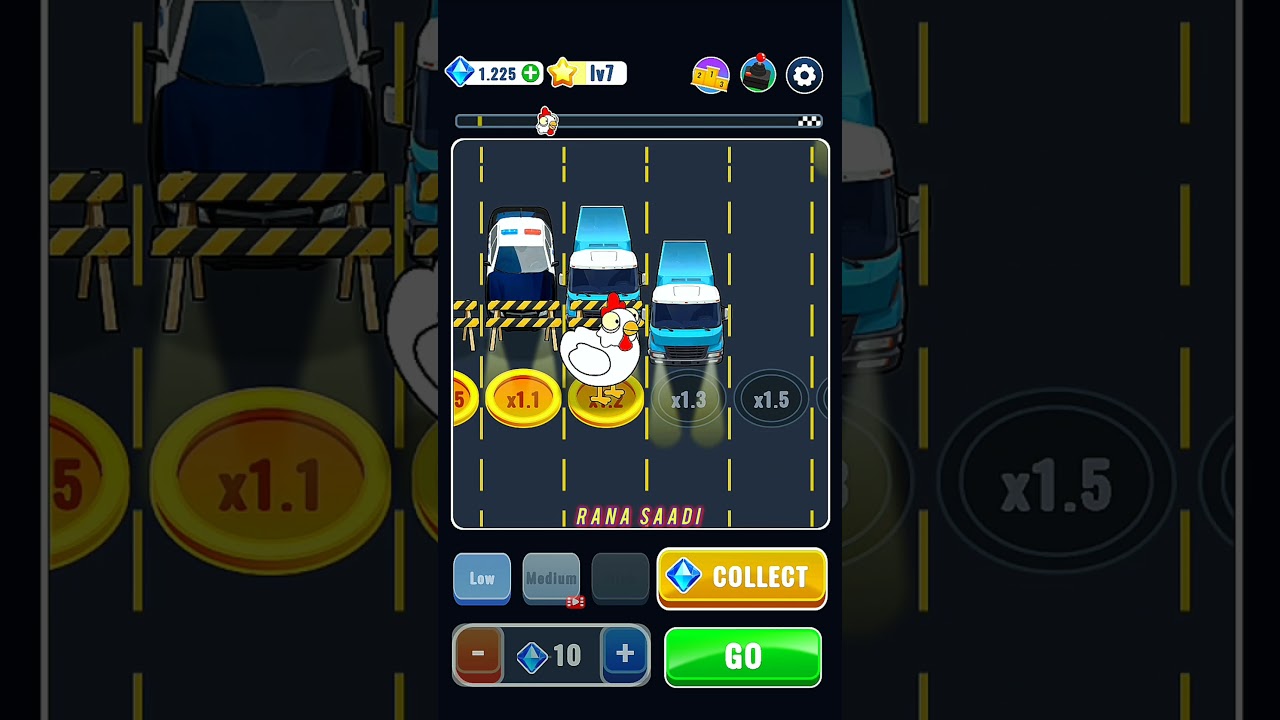Open the settings gear menu

pyautogui.click(x=804, y=75)
